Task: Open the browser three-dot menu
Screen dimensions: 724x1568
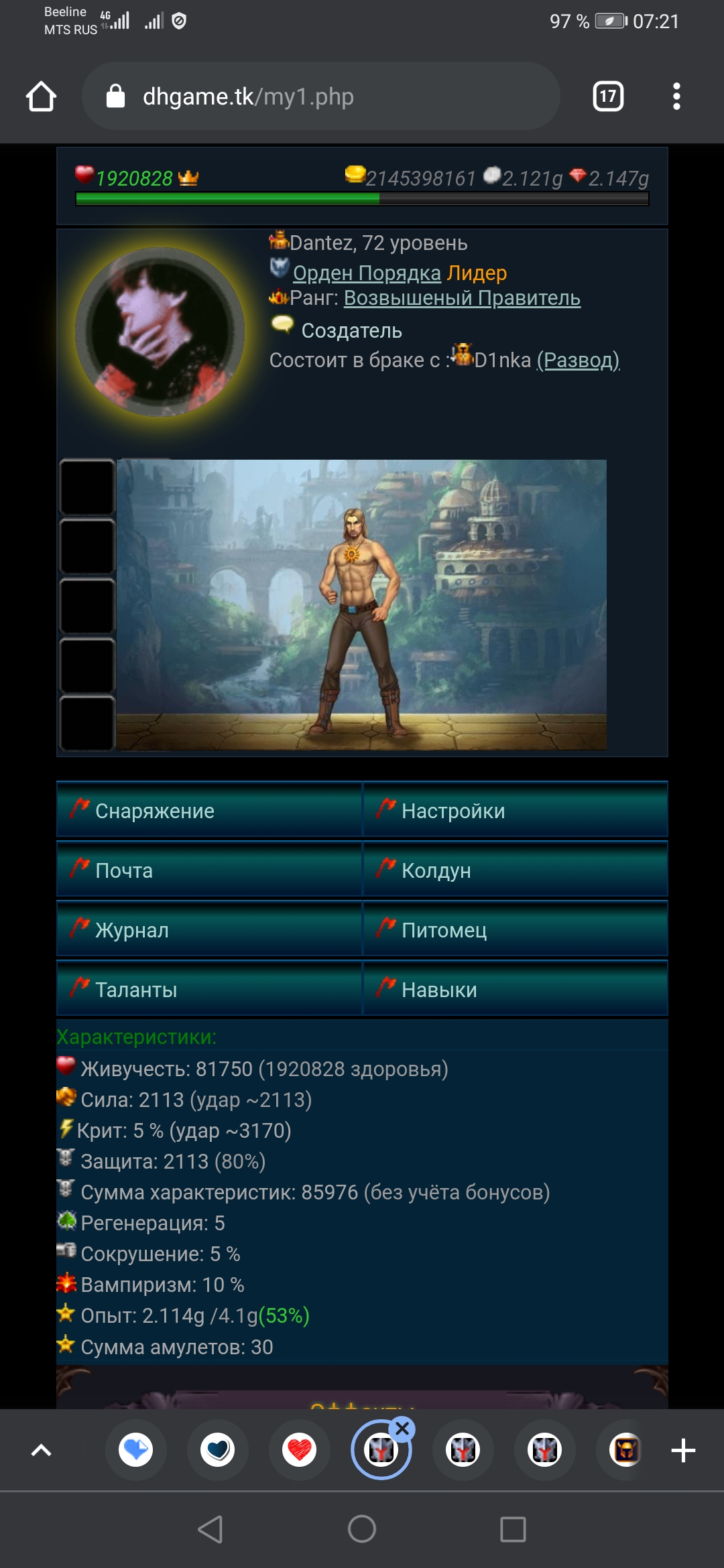Action: [x=676, y=96]
